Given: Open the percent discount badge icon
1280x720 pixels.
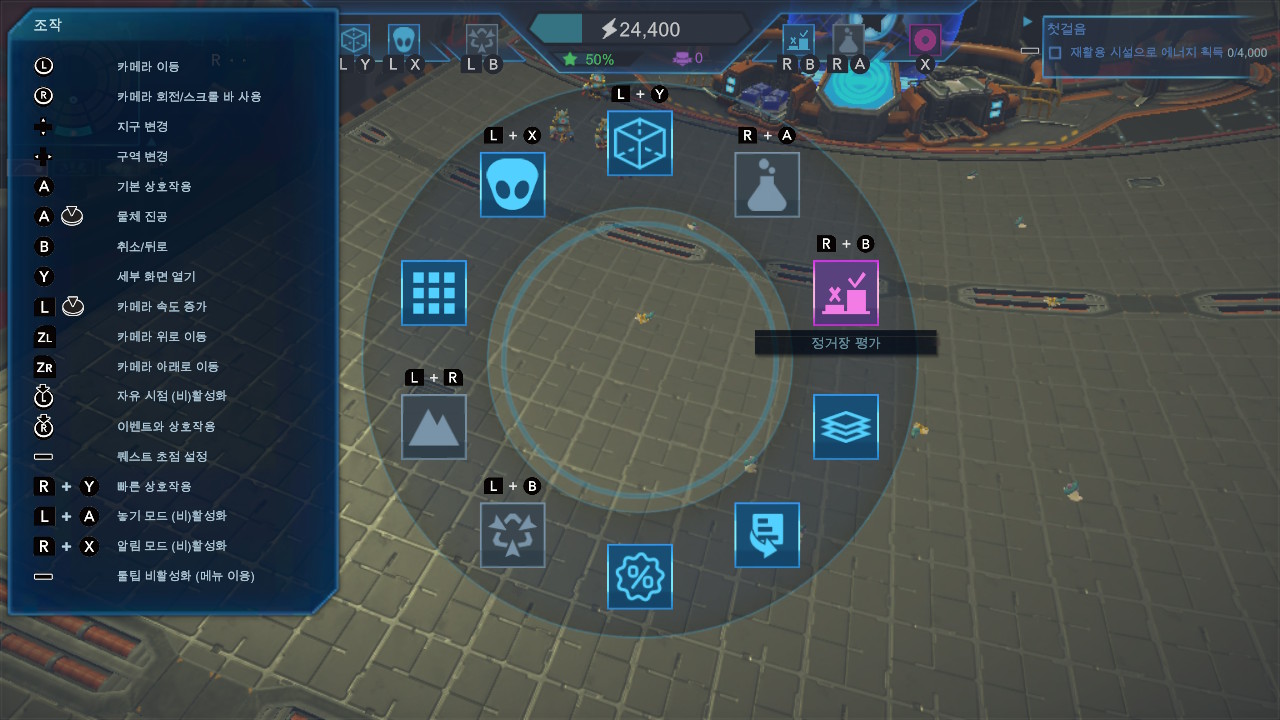Looking at the screenshot, I should 639,576.
